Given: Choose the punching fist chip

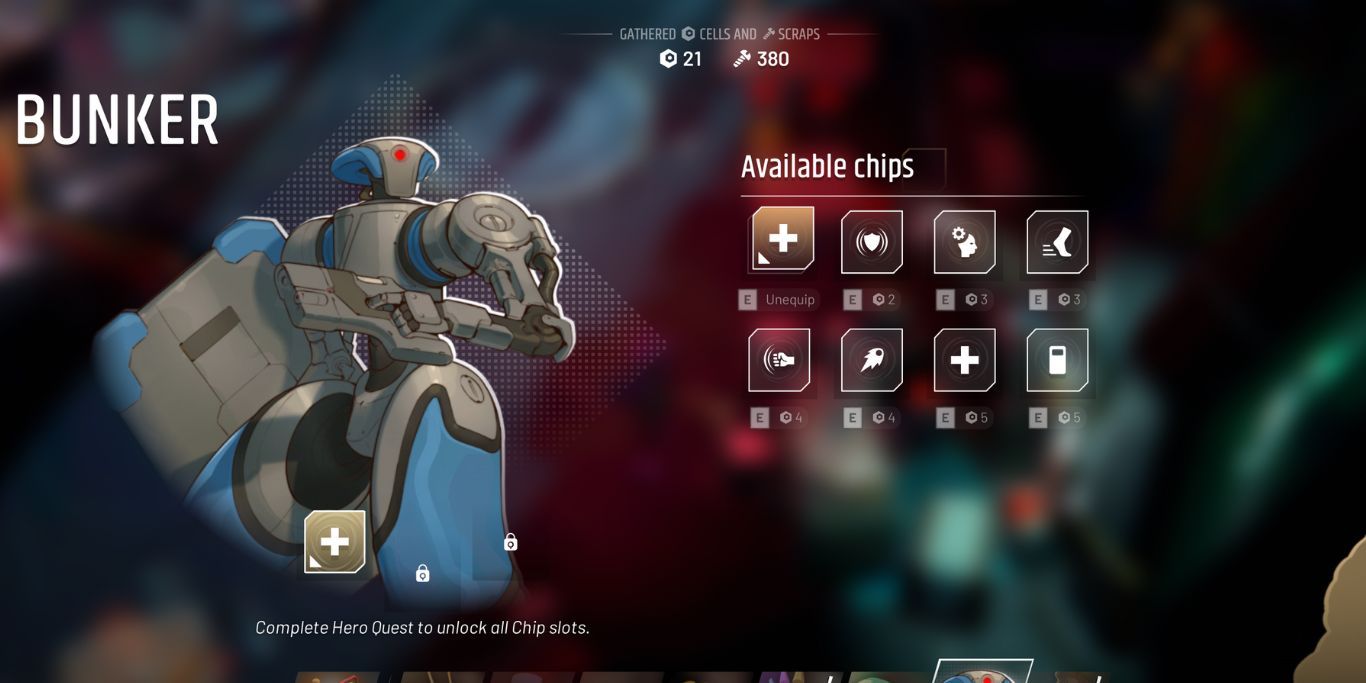Looking at the screenshot, I should [779, 360].
